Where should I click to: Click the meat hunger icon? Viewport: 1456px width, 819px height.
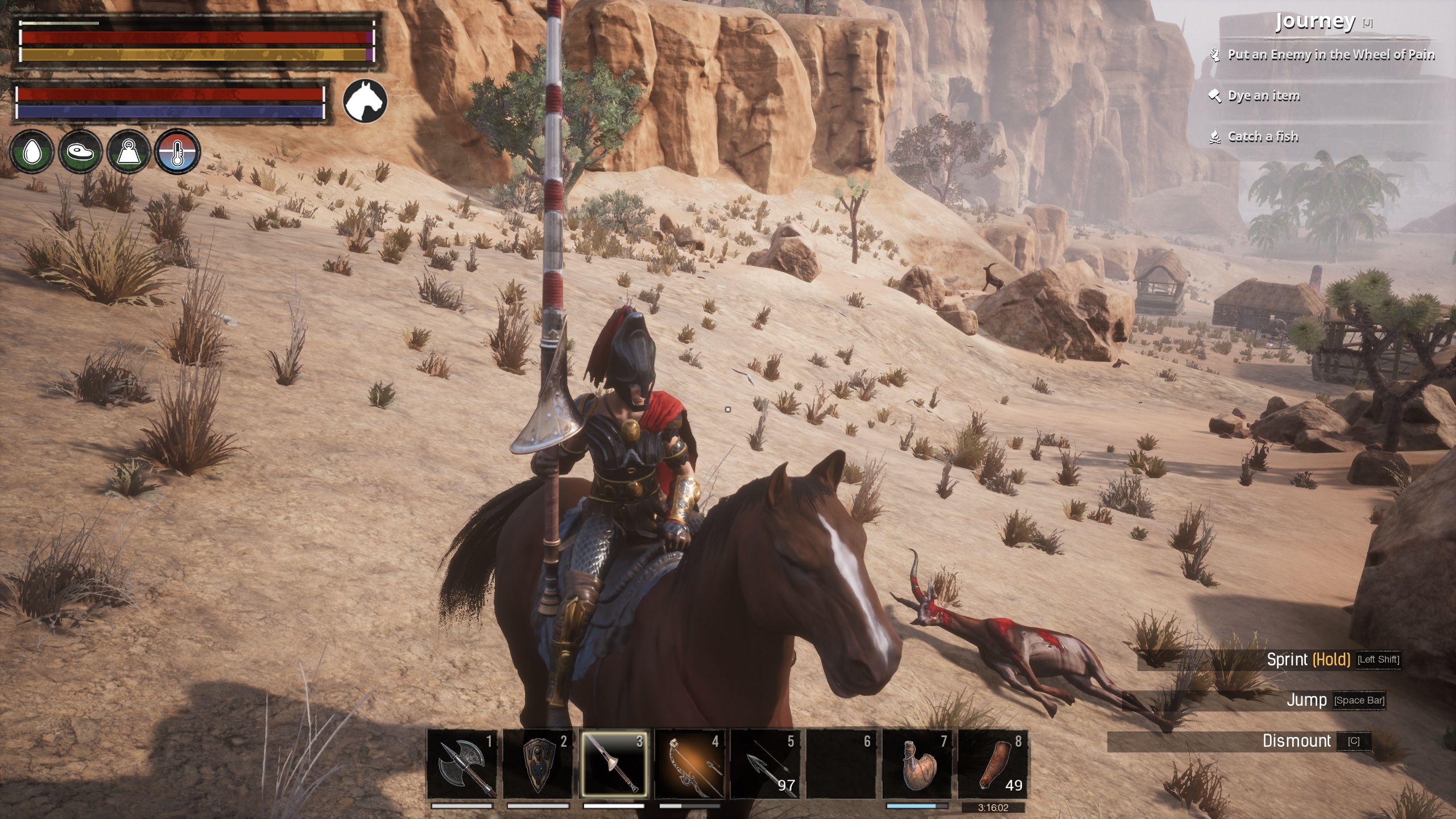[x=80, y=152]
